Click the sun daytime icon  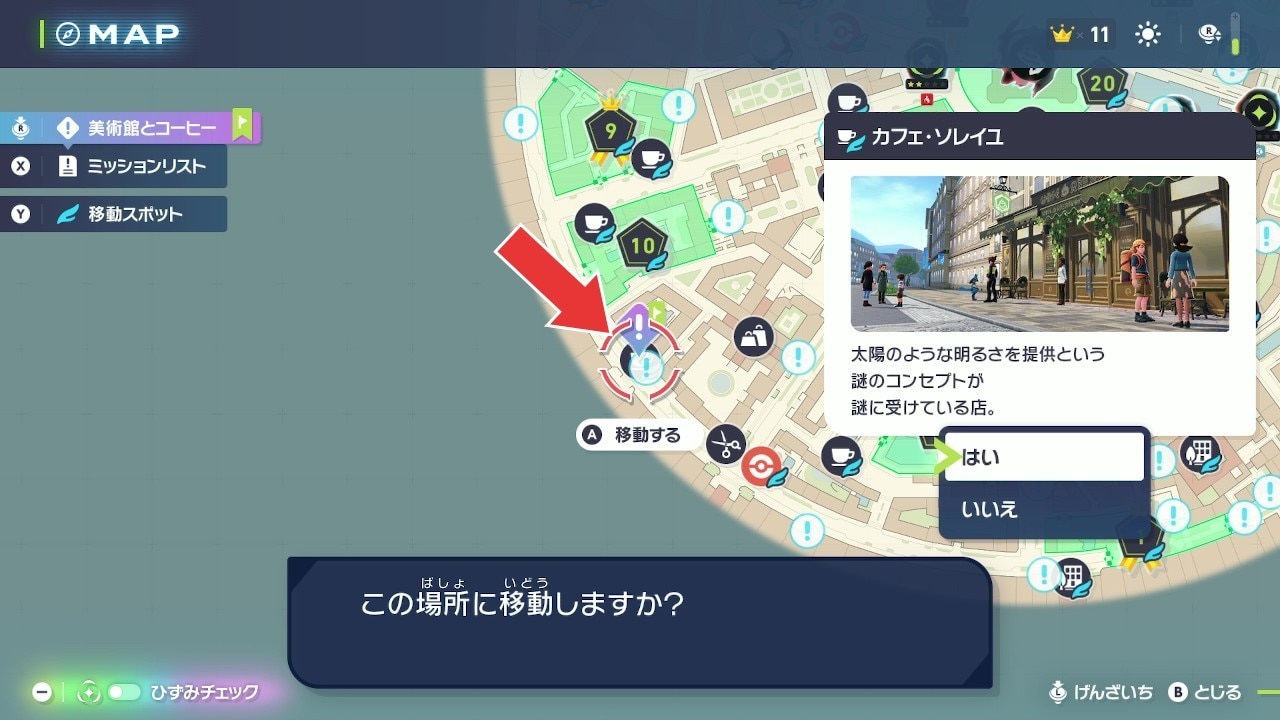(x=1147, y=35)
